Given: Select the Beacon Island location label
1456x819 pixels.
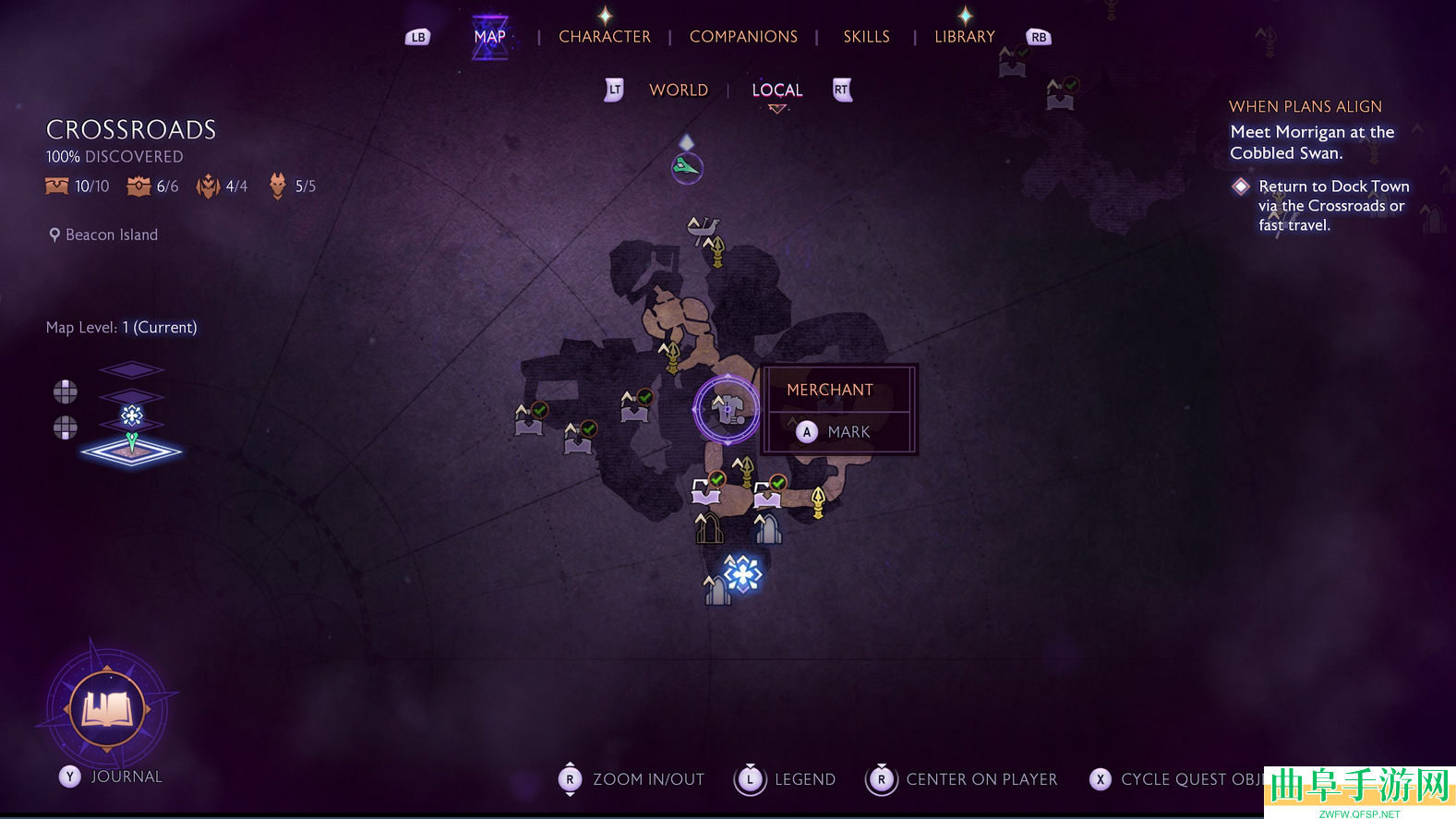Looking at the screenshot, I should coord(111,235).
